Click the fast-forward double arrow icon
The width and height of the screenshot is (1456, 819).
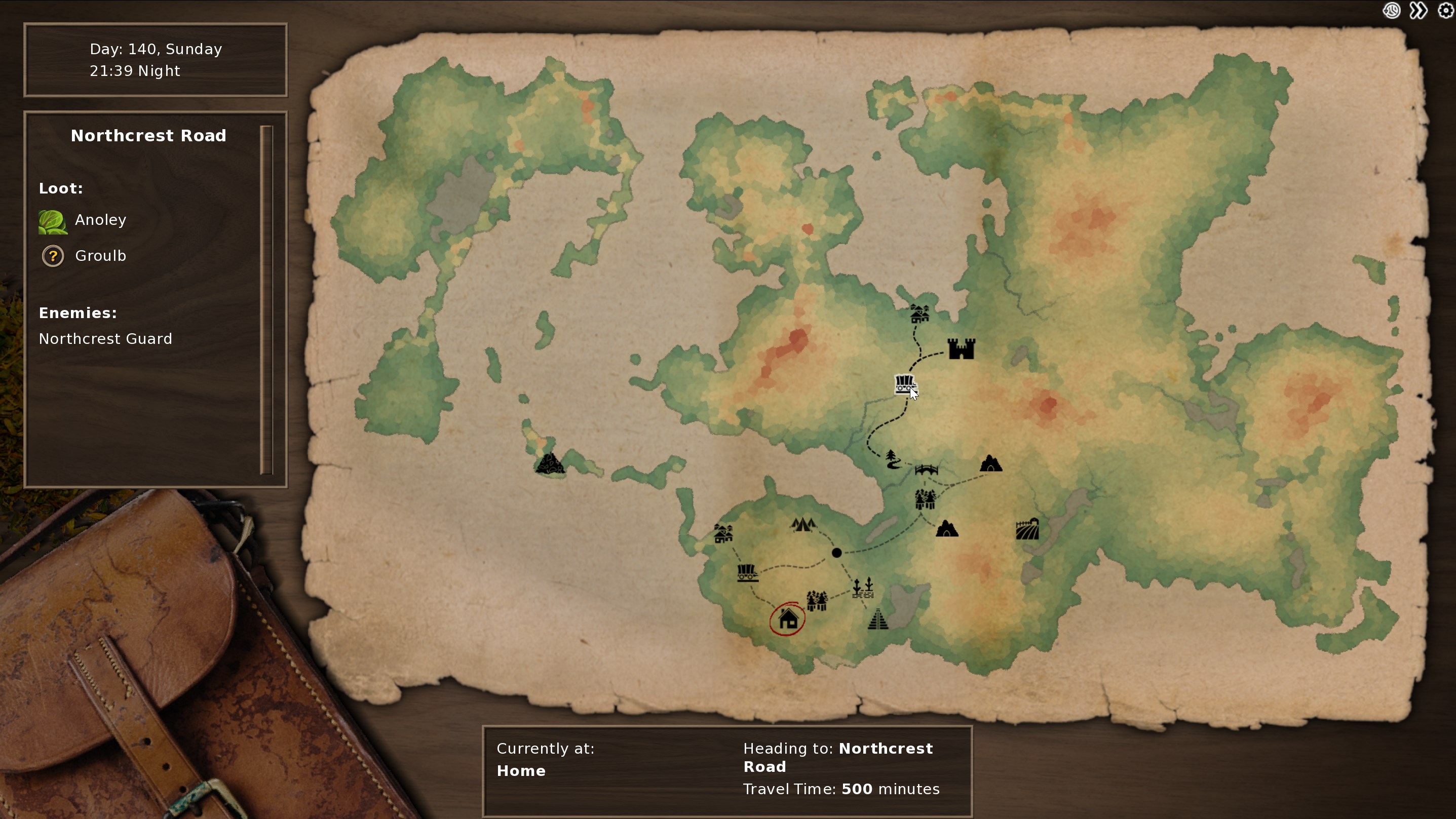pyautogui.click(x=1418, y=11)
